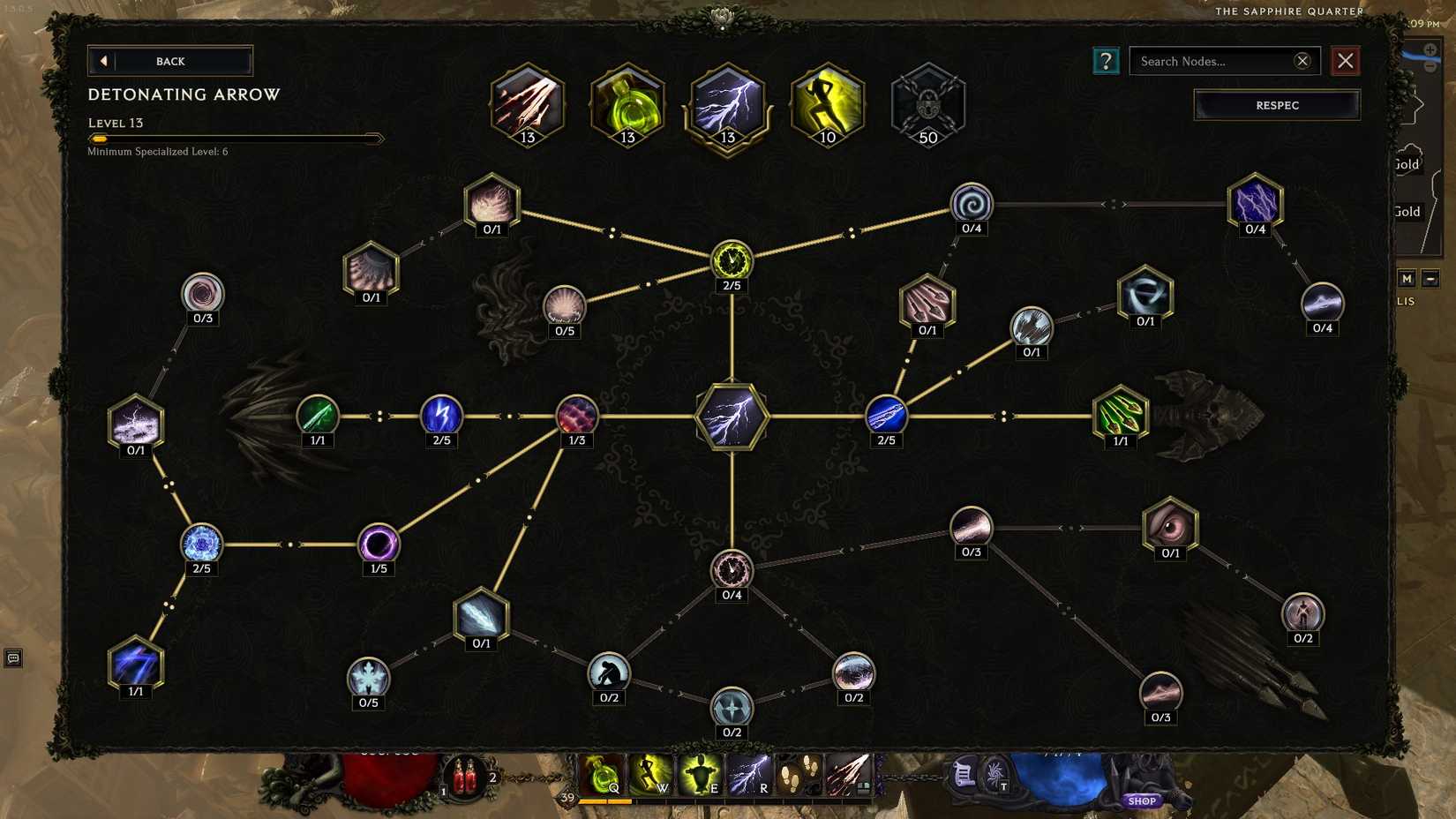Click the purple swirl node at 0/4
This screenshot has width=1456, height=819.
971,203
